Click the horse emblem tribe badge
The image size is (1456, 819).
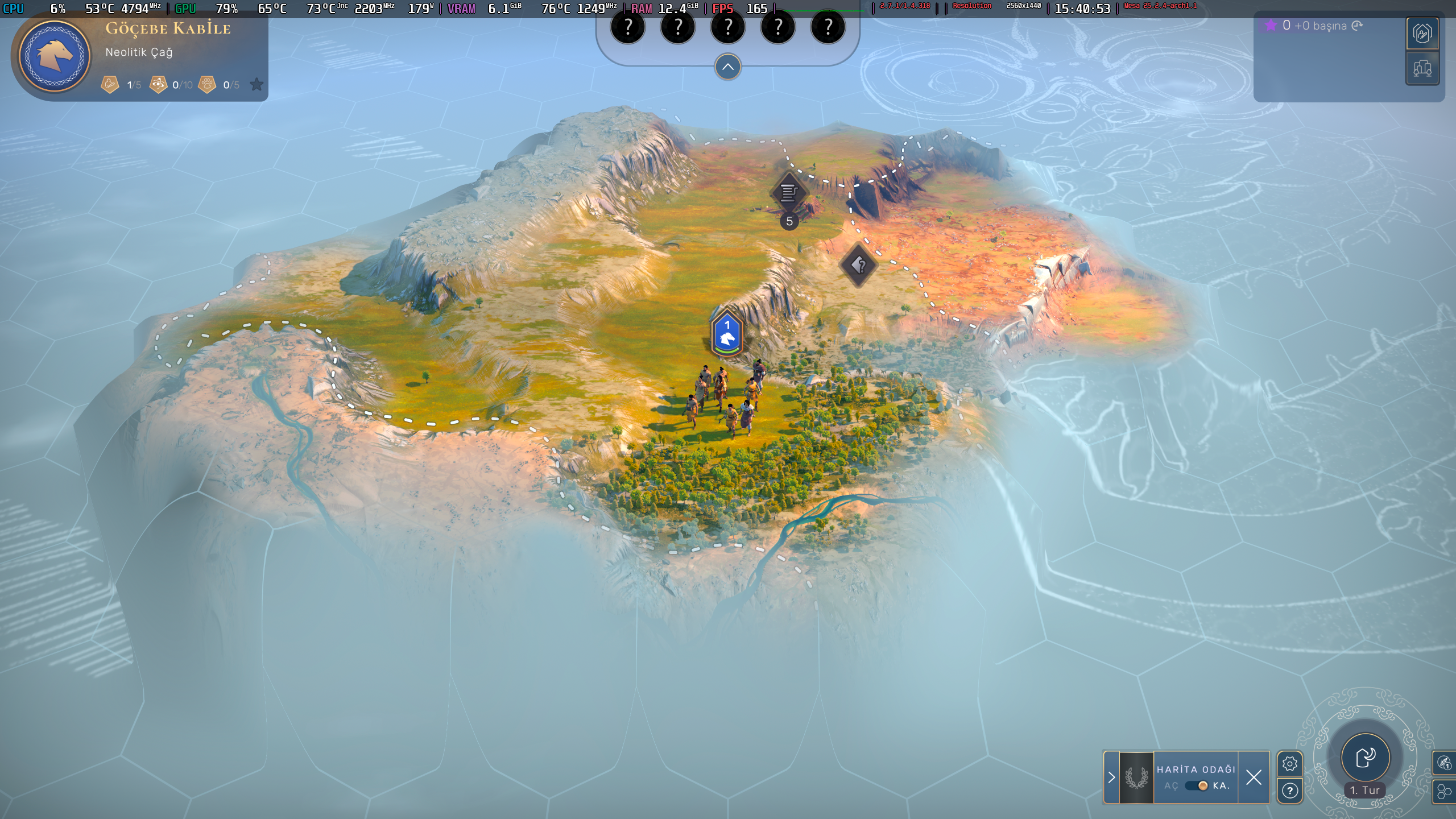click(x=55, y=55)
